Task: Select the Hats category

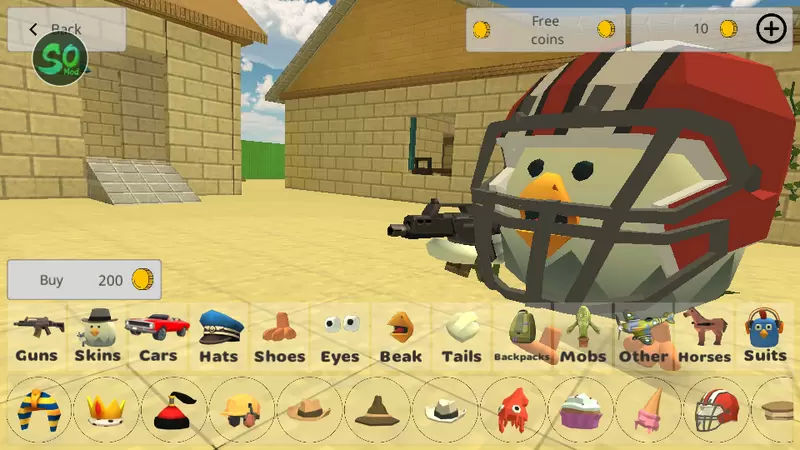Action: (217, 336)
